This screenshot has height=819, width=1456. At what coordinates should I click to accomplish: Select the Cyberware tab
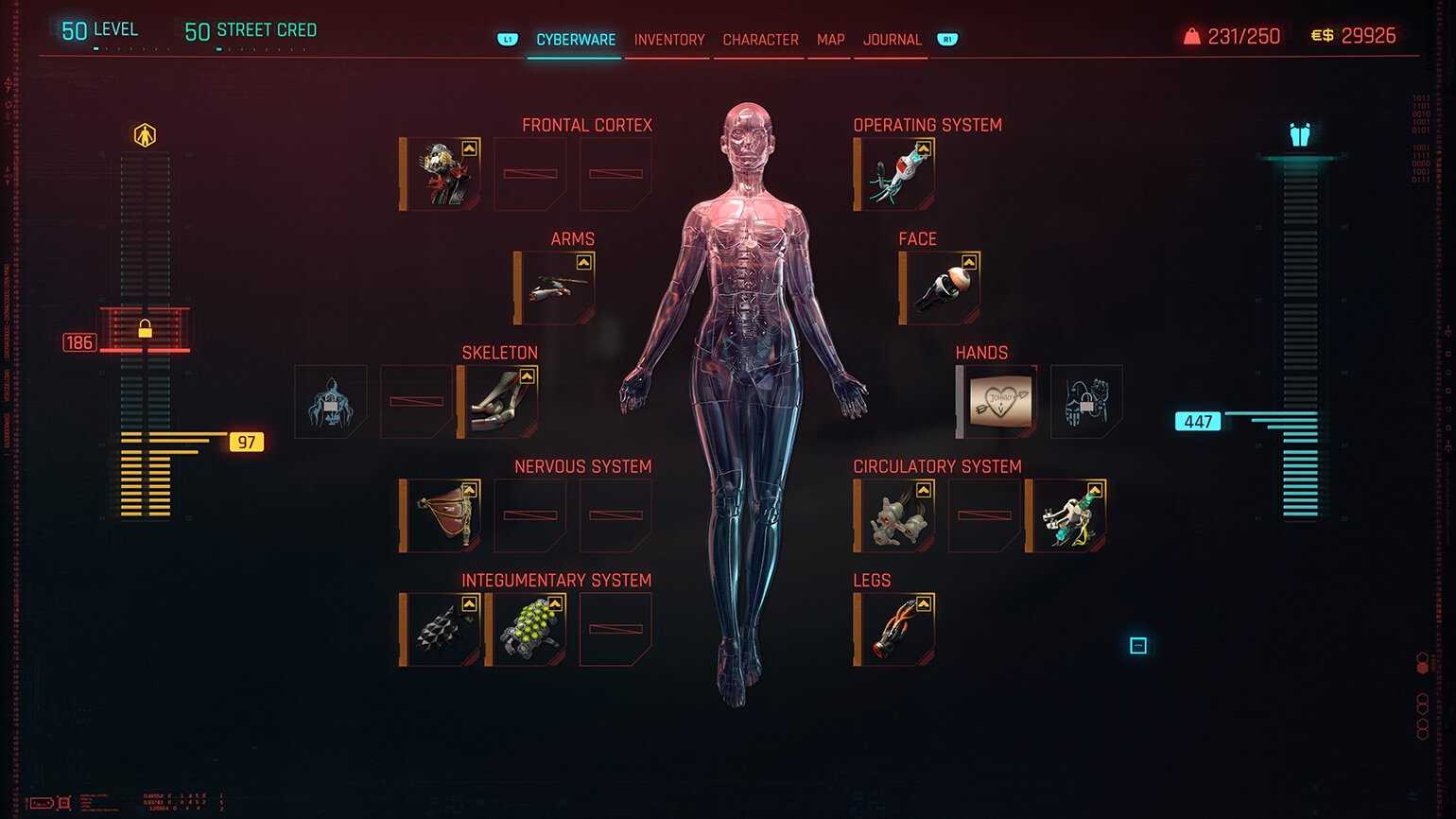tap(575, 40)
